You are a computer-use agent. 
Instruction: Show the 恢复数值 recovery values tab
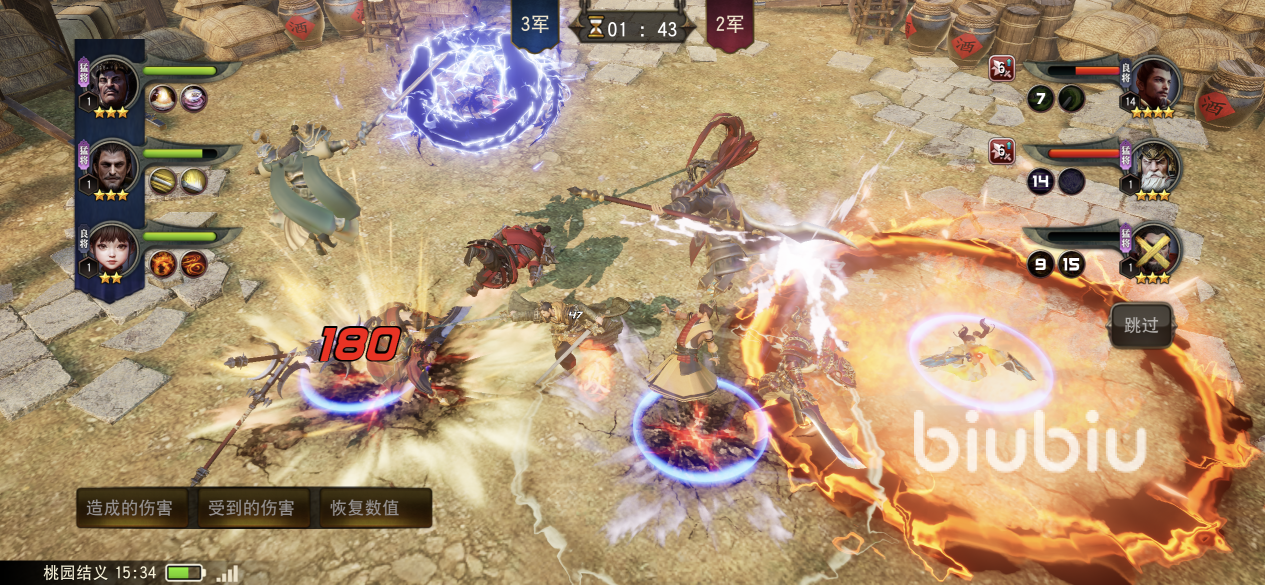pyautogui.click(x=365, y=508)
